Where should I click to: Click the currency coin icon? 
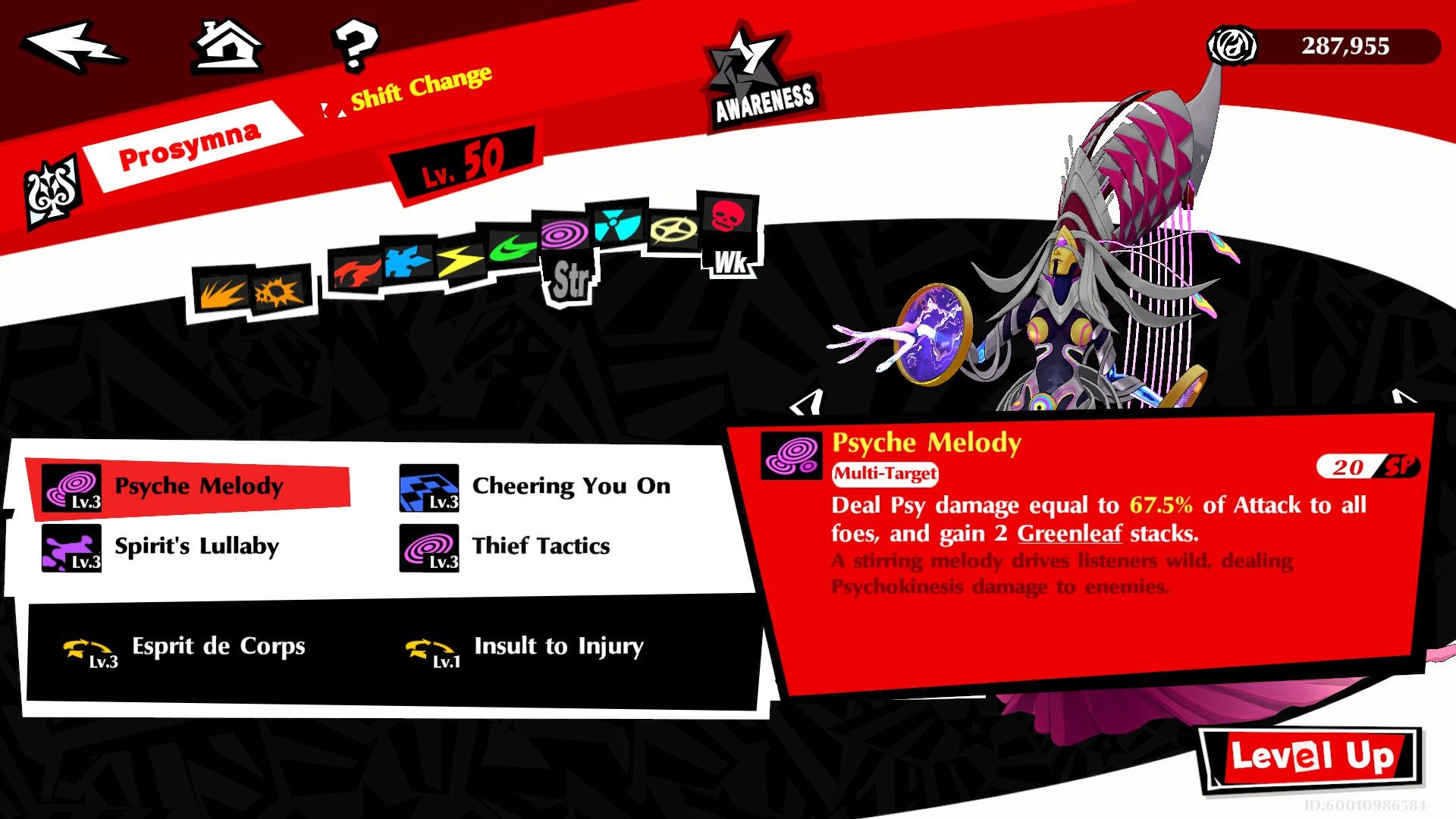(x=1232, y=47)
